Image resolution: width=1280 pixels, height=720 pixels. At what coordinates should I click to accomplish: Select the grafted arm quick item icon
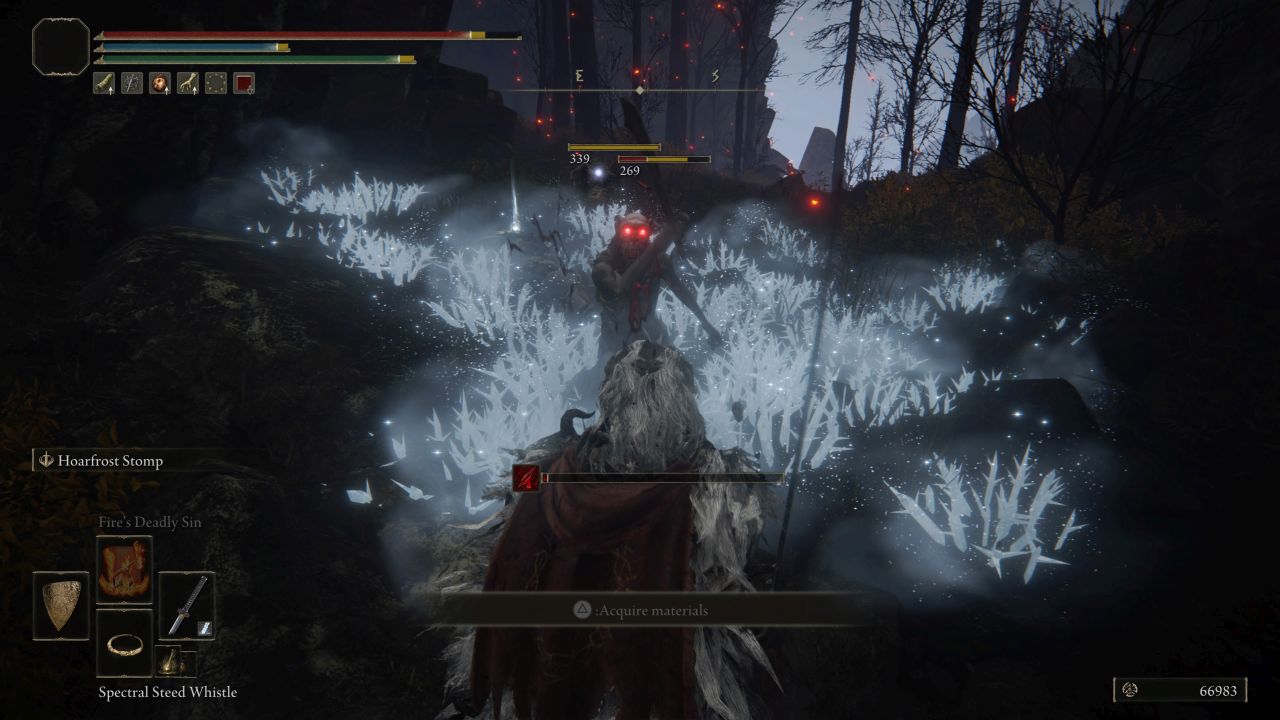(188, 83)
